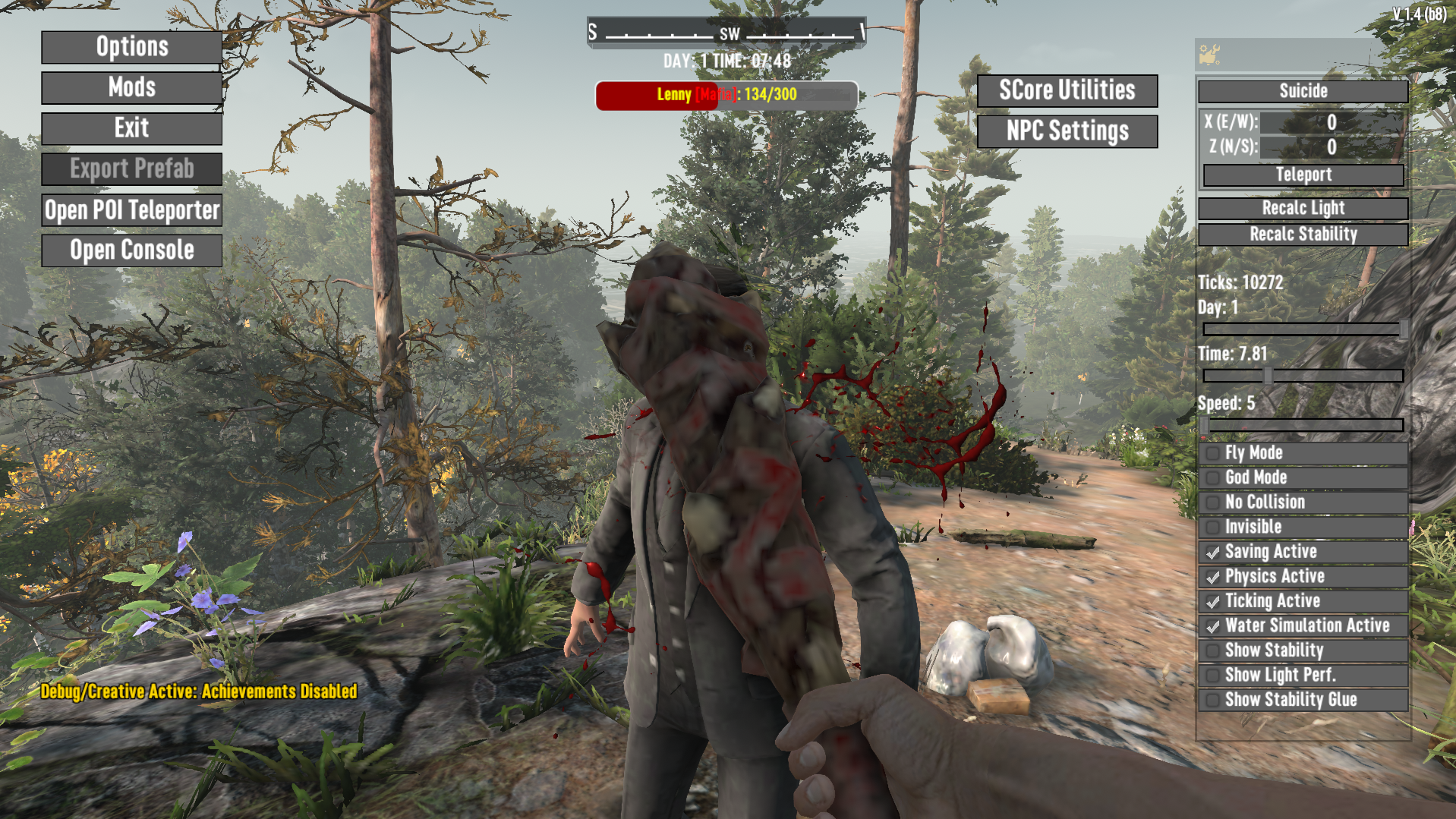Exit the game
The width and height of the screenshot is (1456, 819).
click(131, 128)
